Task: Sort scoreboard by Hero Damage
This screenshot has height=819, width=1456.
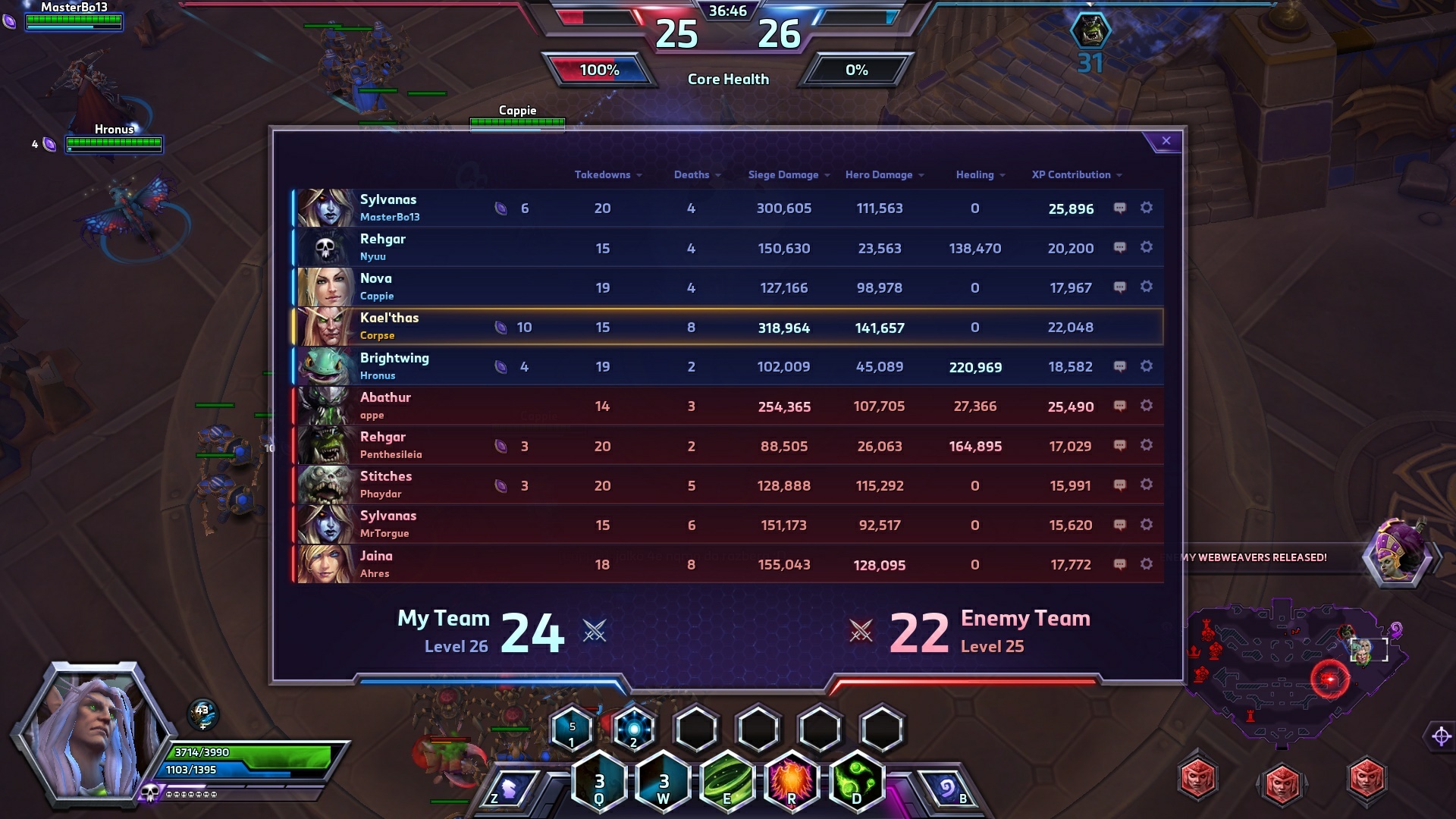Action: (x=883, y=175)
